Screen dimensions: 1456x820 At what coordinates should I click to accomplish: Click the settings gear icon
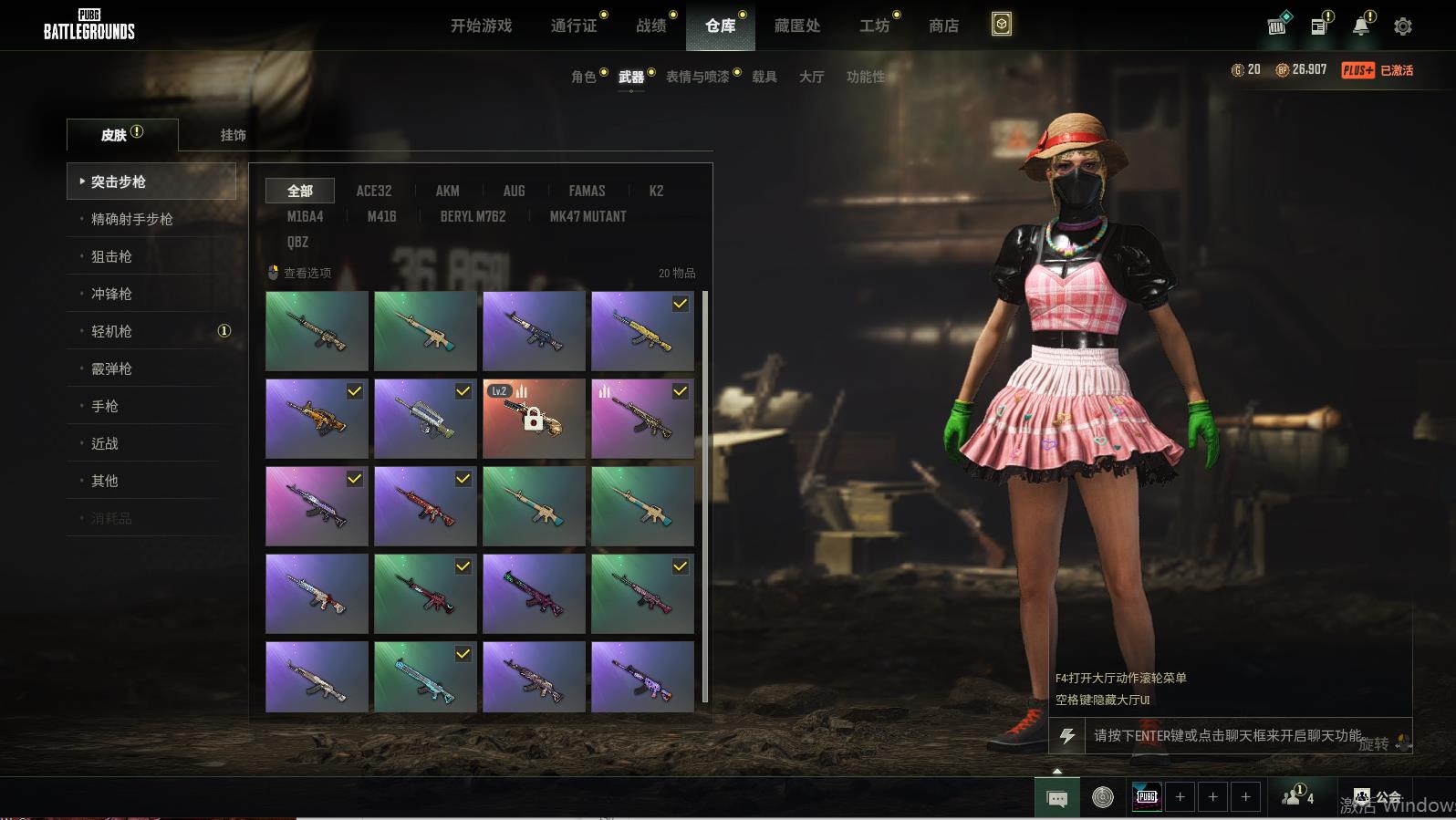[x=1402, y=26]
